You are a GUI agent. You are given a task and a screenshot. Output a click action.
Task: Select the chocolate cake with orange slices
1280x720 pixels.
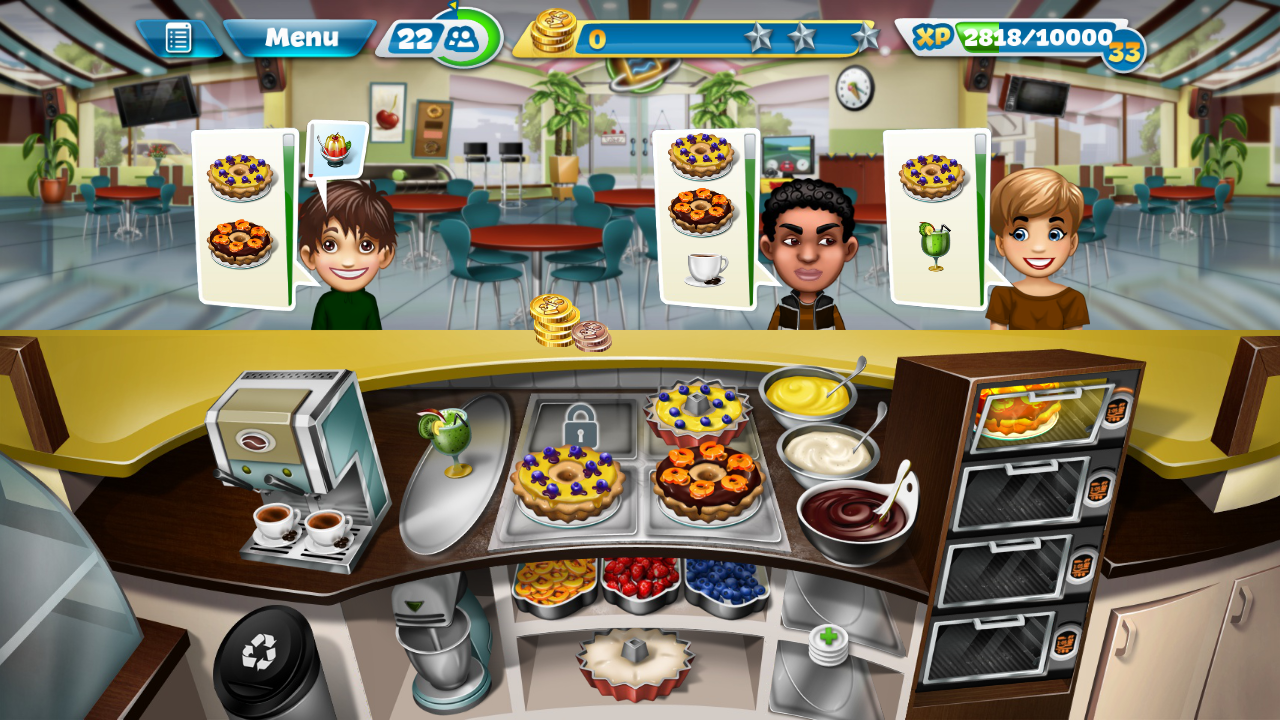(x=708, y=480)
